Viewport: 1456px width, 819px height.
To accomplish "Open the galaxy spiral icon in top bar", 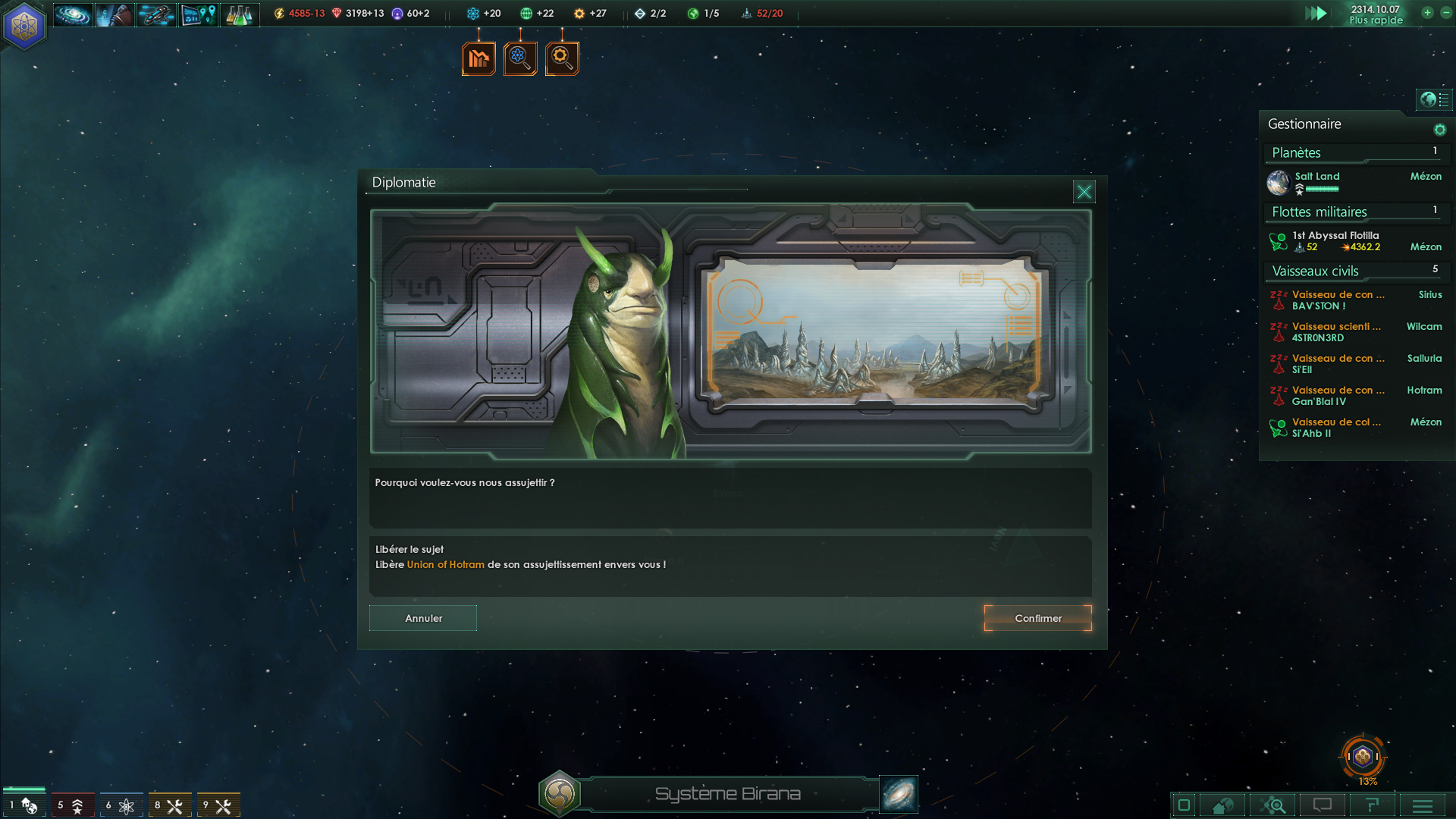I will pos(73,14).
